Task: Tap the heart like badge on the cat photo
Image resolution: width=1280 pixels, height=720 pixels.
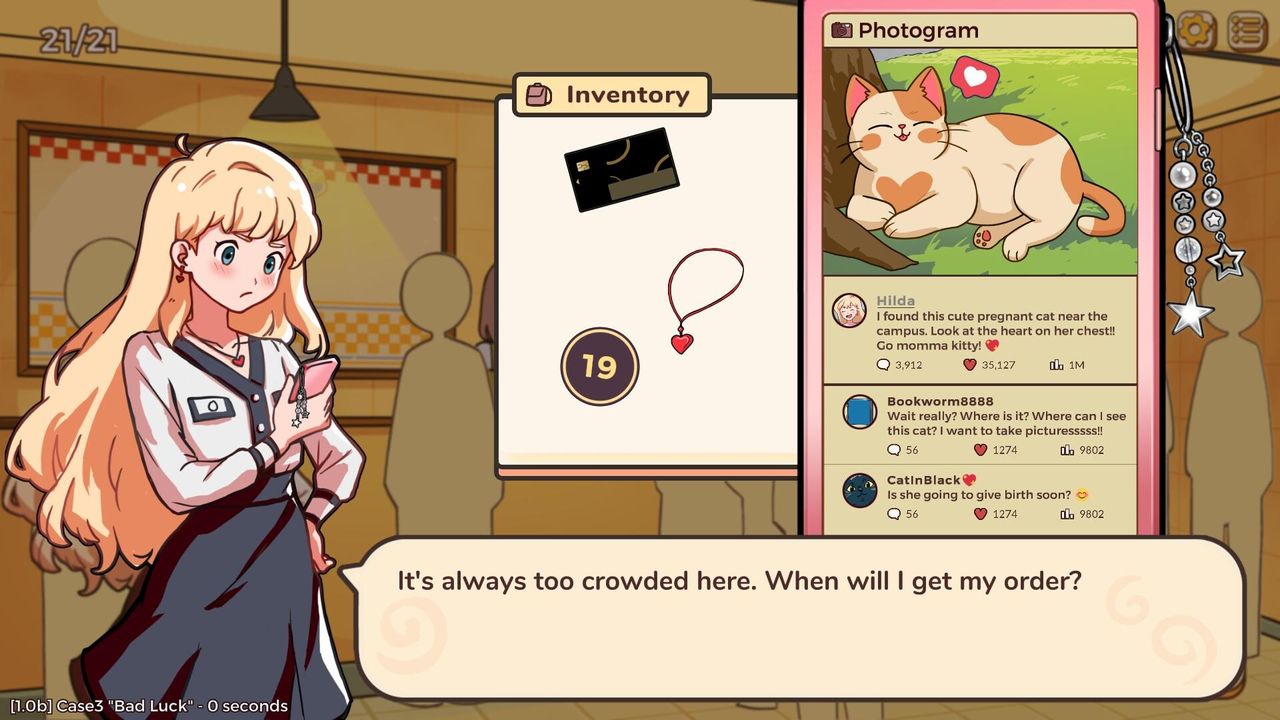Action: [974, 77]
